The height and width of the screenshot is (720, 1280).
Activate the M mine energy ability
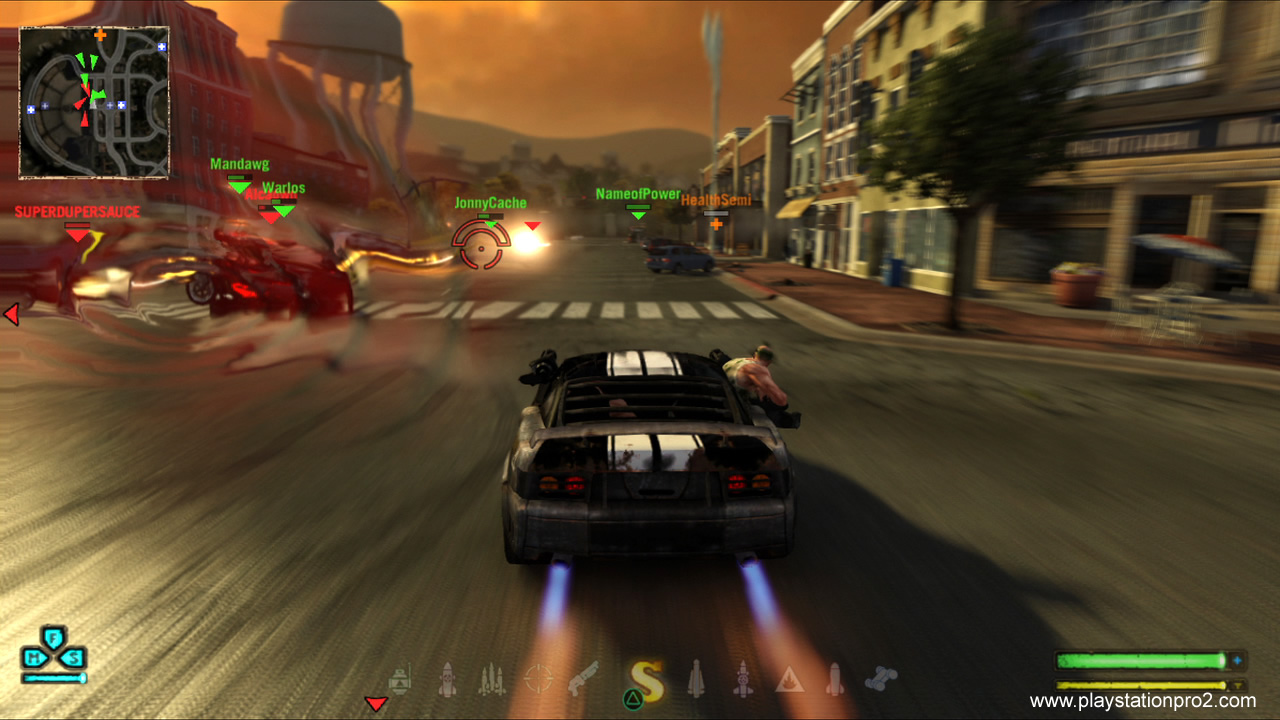pyautogui.click(x=35, y=657)
